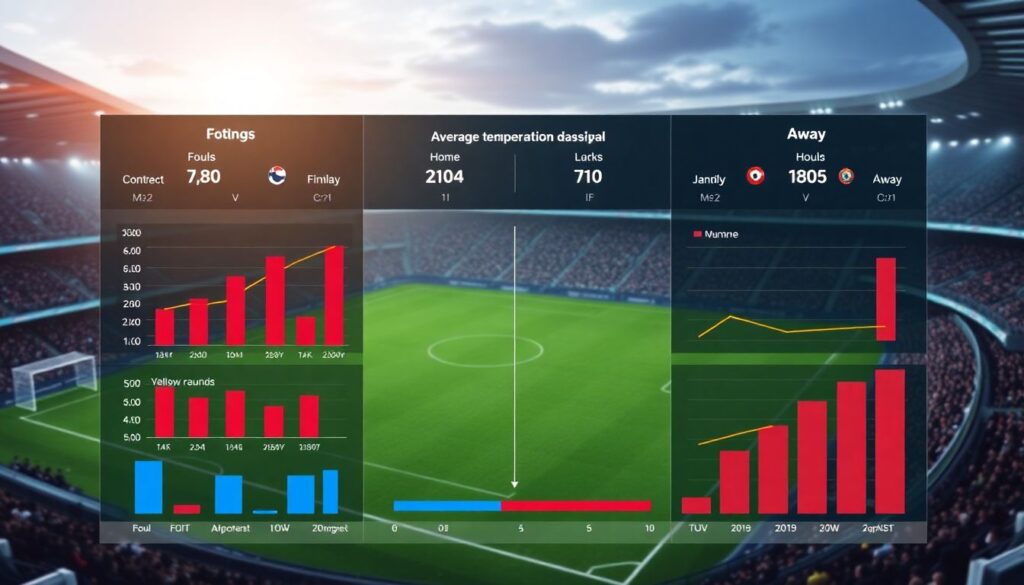The height and width of the screenshot is (585, 1024).
Task: Open the Average temperation dassipal panel
Action: pos(517,136)
